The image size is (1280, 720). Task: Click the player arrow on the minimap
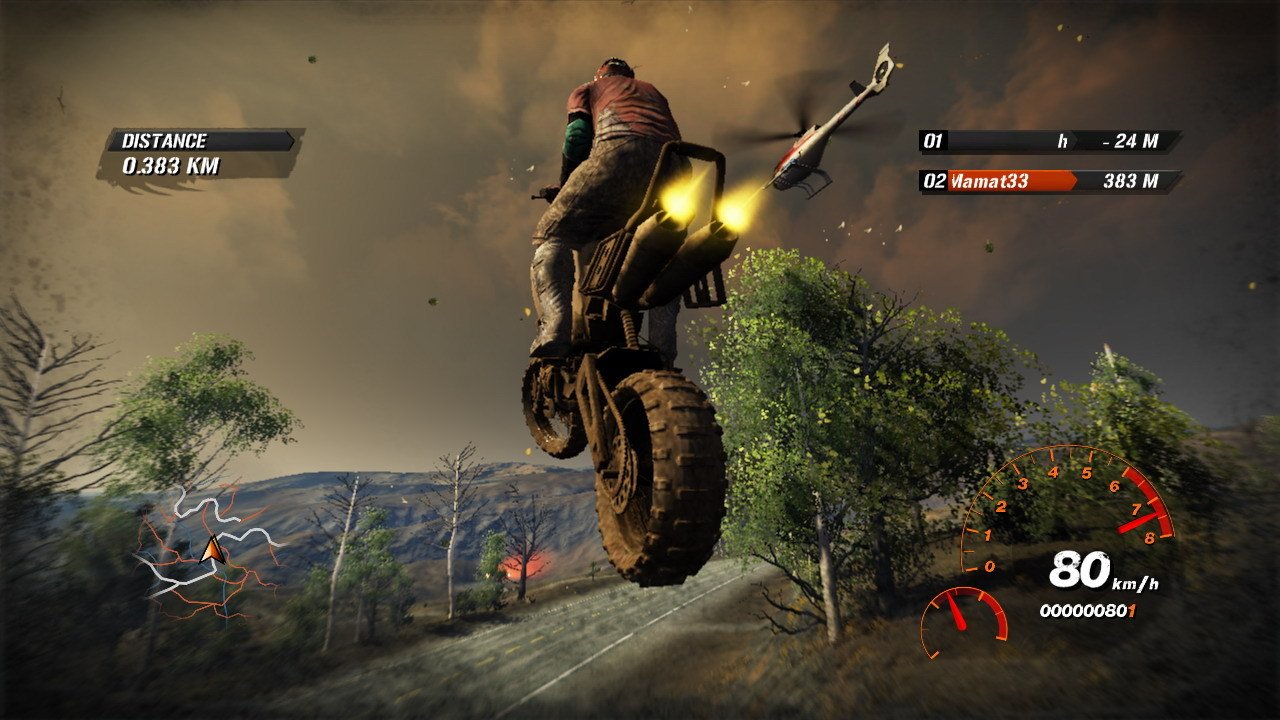click(211, 549)
